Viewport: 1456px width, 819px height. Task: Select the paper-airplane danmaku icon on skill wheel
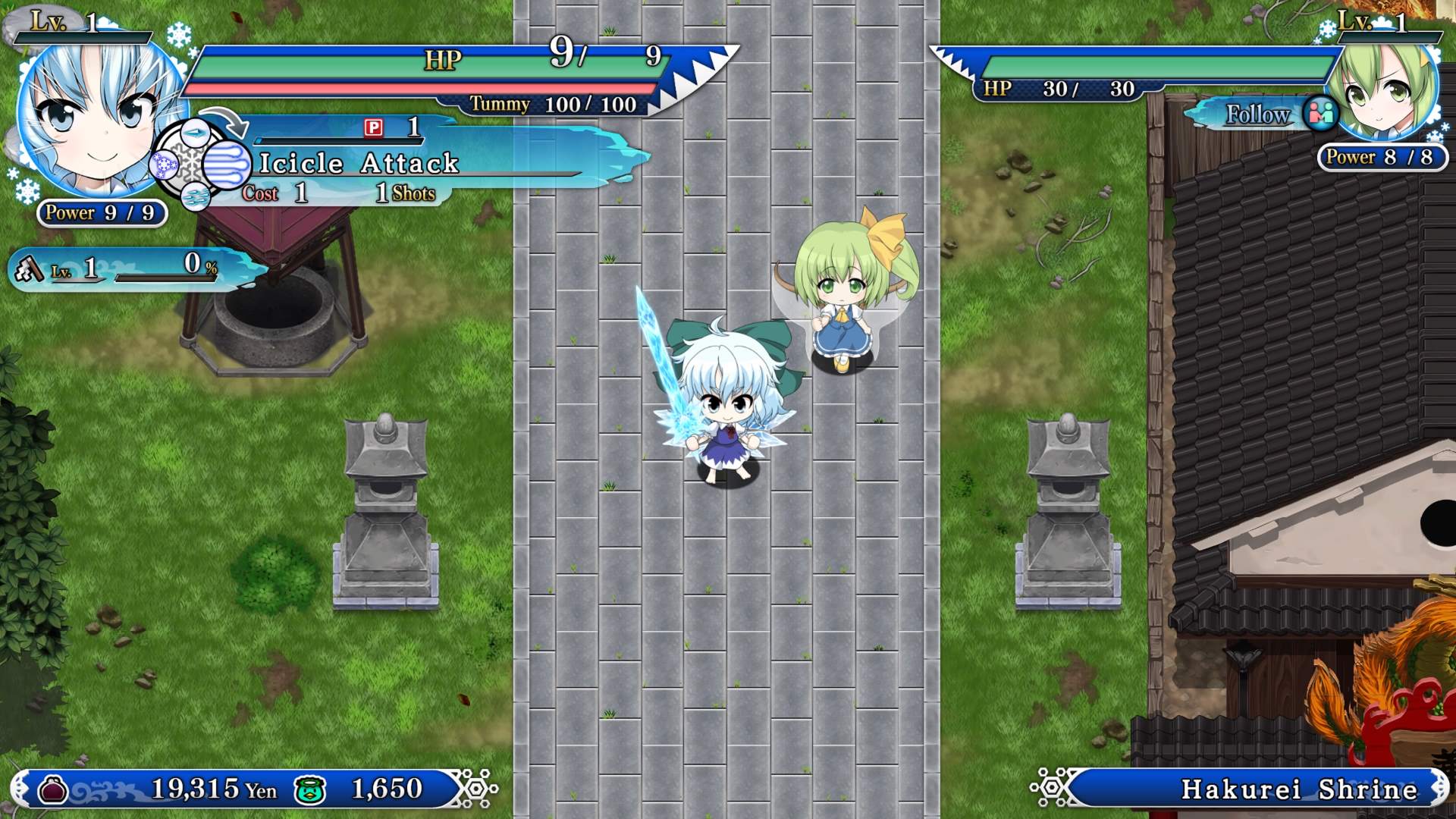pos(196,133)
